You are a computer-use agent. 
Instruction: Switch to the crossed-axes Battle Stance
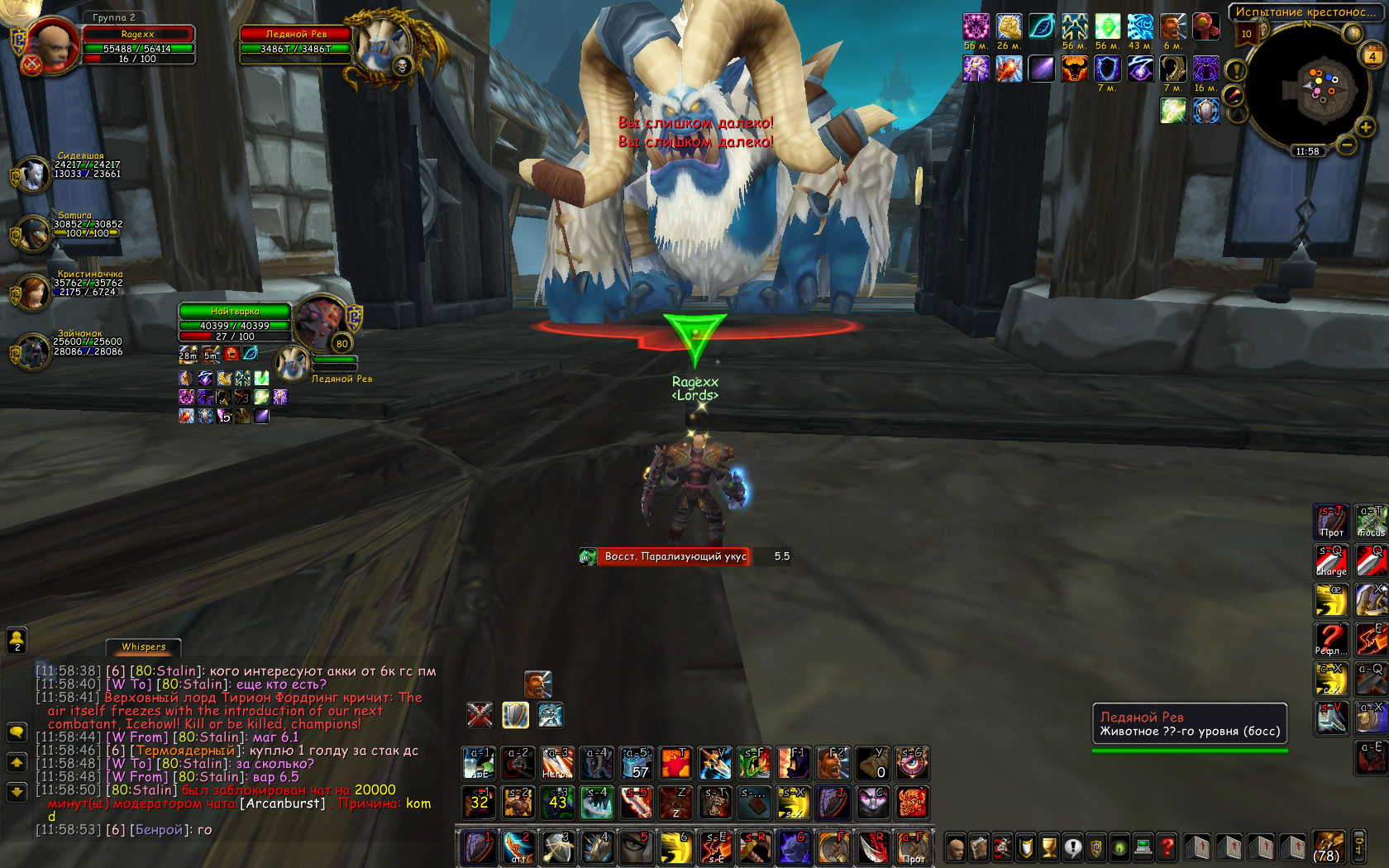coord(480,715)
